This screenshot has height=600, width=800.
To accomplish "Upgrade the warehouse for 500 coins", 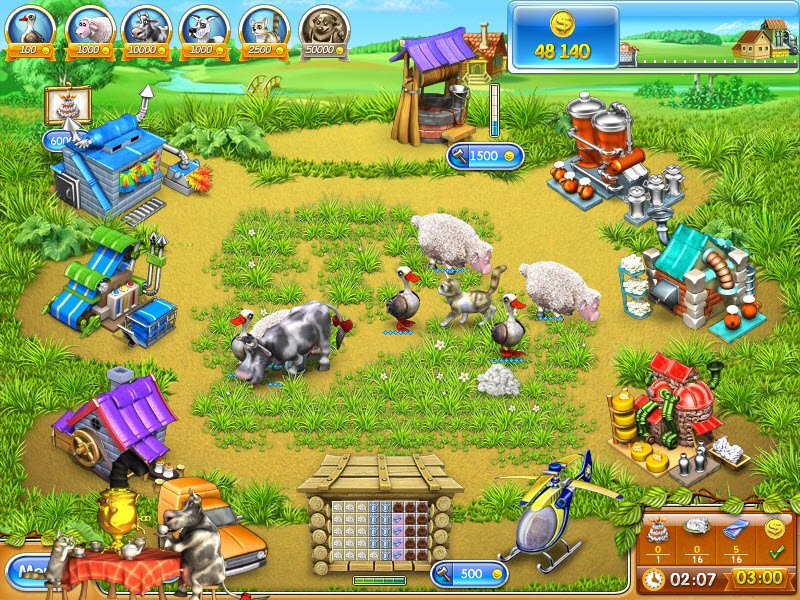I will tap(469, 574).
